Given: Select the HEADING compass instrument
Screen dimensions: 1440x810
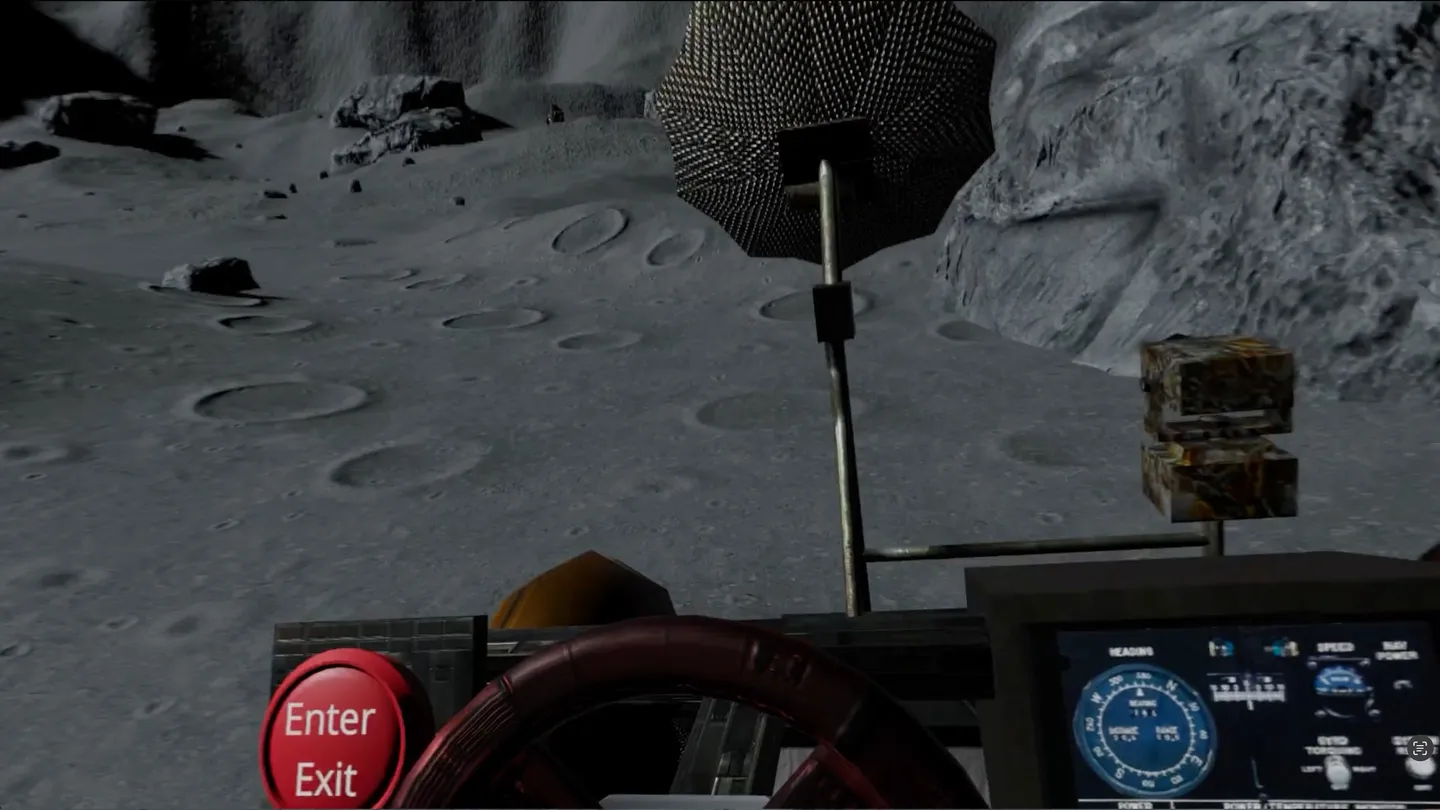Looking at the screenshot, I should (x=1140, y=725).
